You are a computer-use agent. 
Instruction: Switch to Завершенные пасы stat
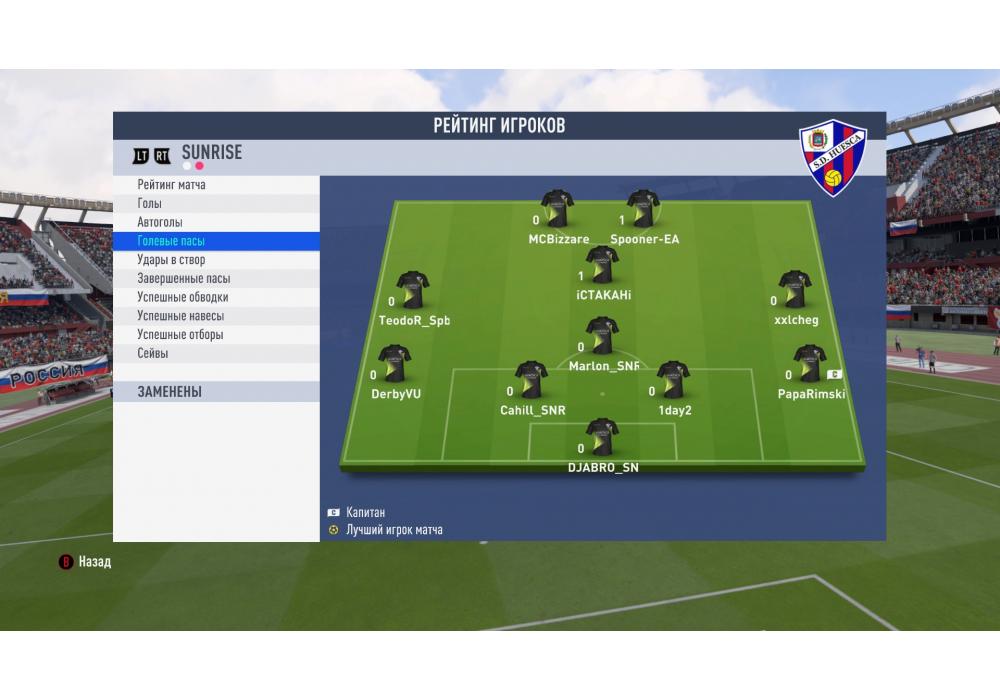pos(216,279)
